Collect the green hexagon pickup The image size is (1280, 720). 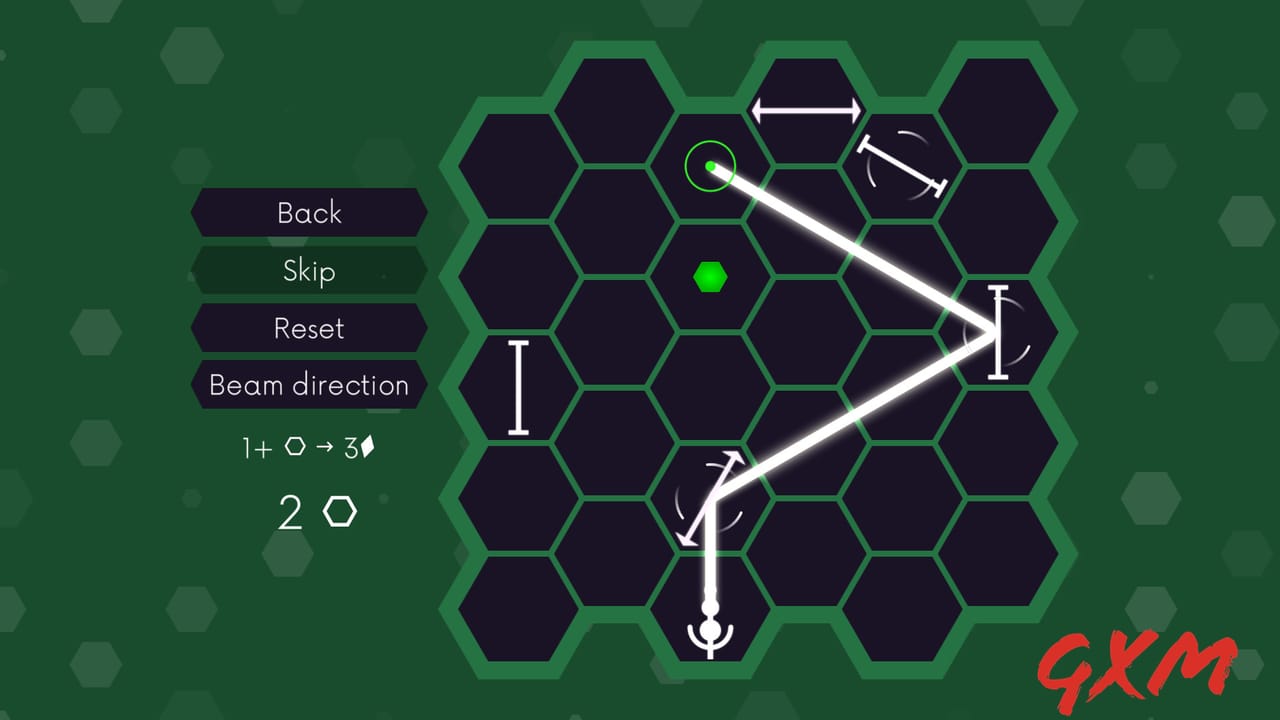[711, 278]
